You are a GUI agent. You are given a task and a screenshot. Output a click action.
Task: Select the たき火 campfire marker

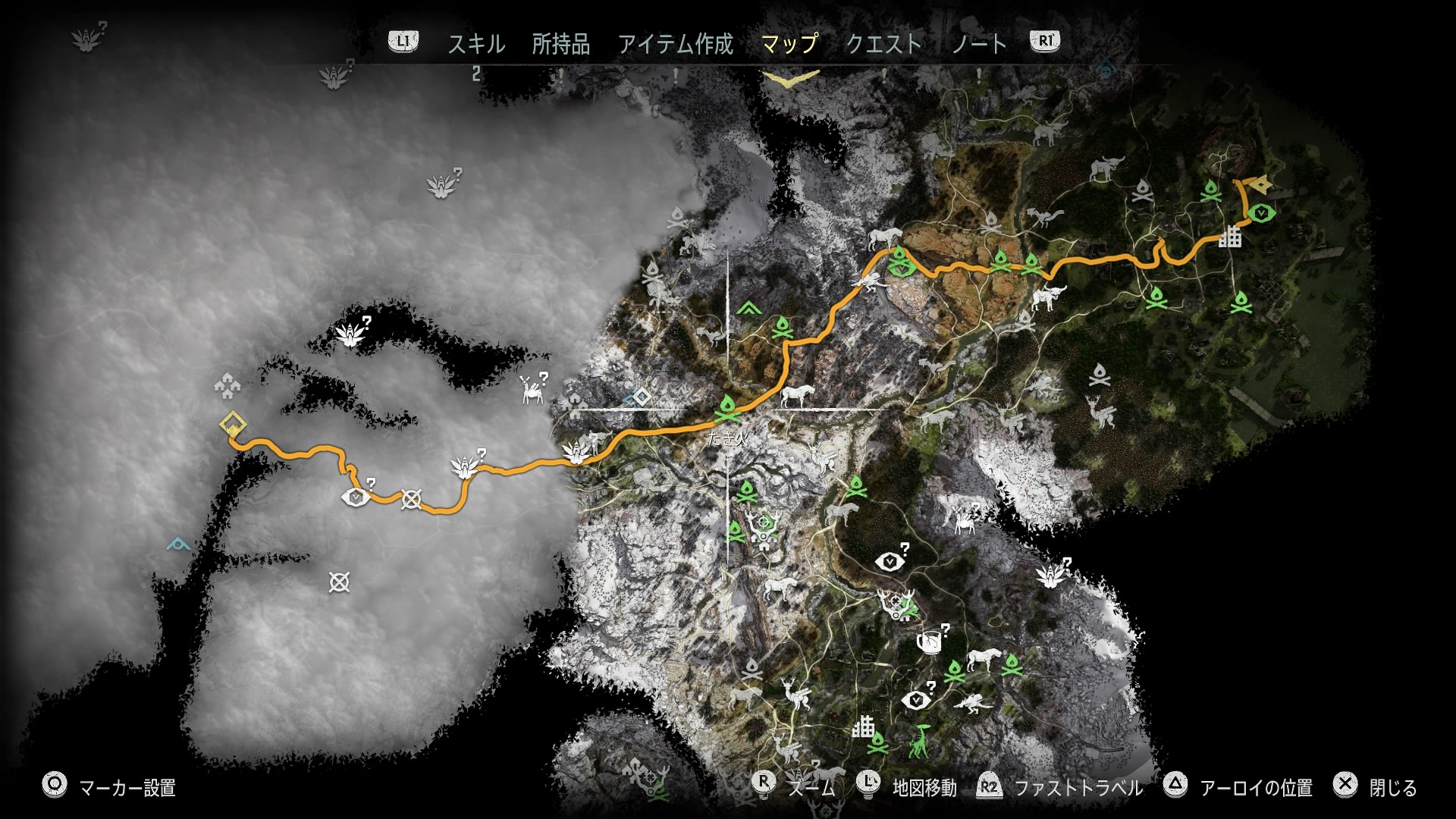(x=726, y=410)
